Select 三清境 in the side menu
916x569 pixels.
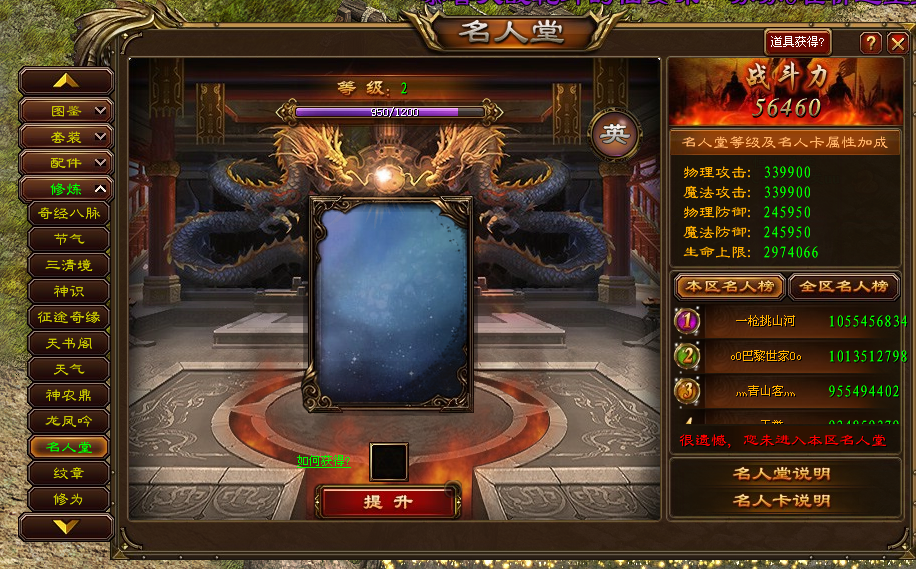click(x=68, y=265)
